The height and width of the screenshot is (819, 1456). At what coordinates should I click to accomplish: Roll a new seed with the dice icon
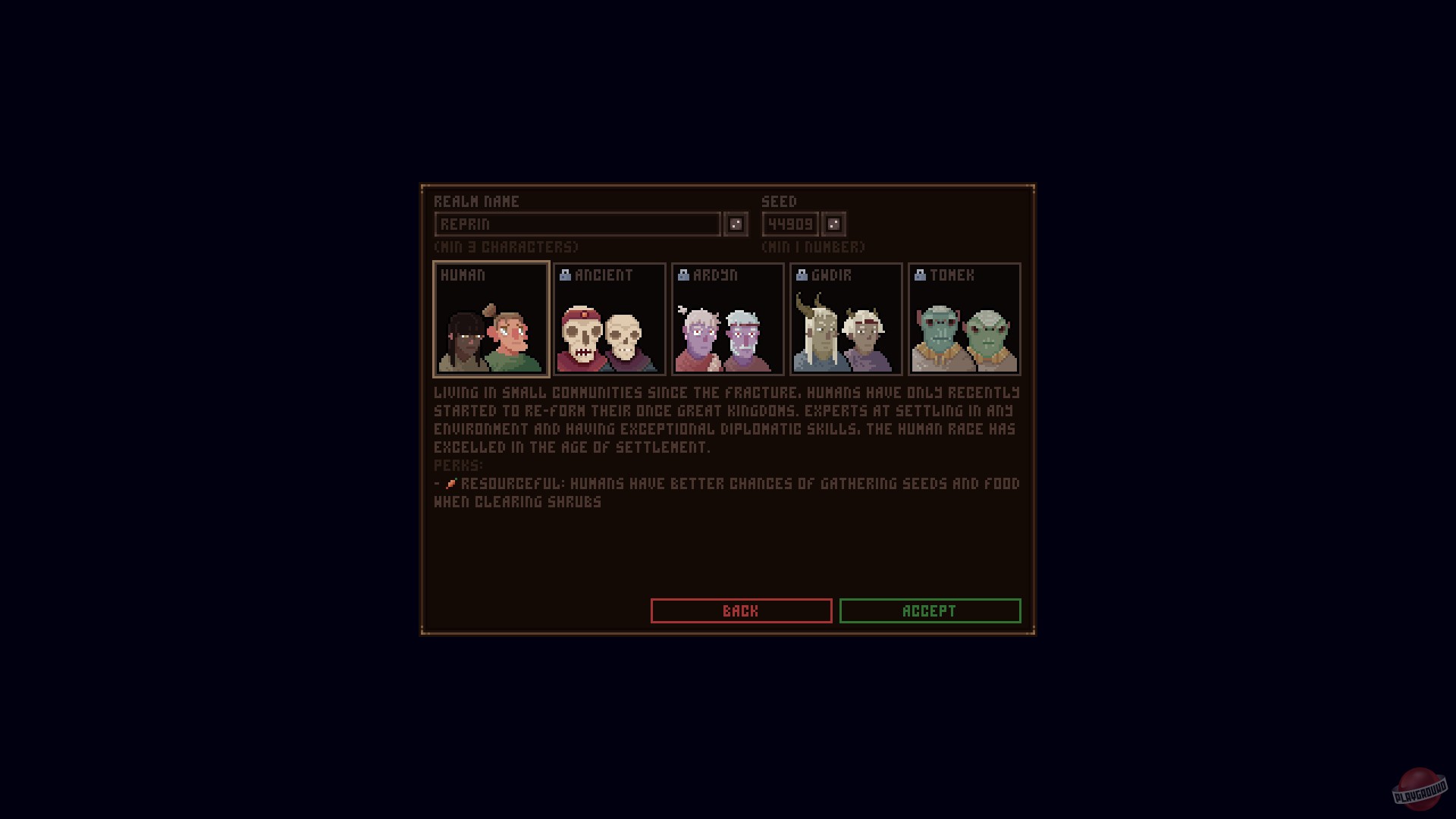click(833, 224)
